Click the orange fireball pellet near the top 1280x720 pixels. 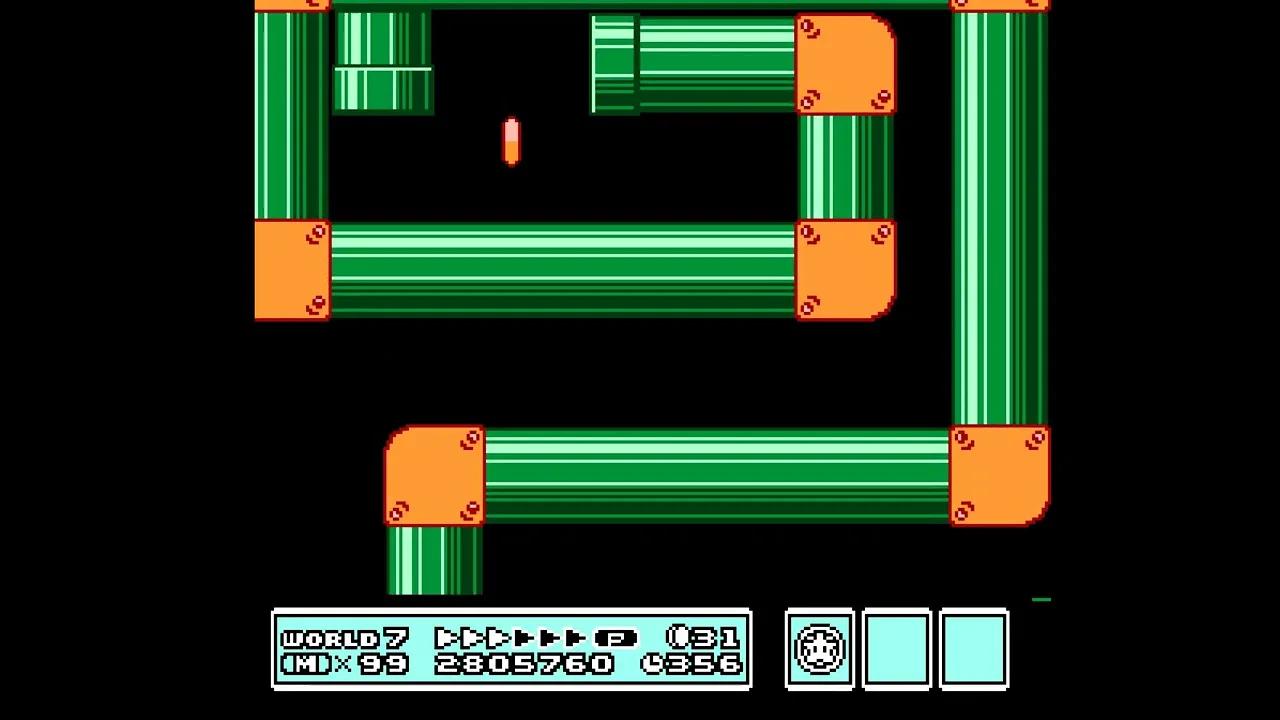click(x=511, y=144)
